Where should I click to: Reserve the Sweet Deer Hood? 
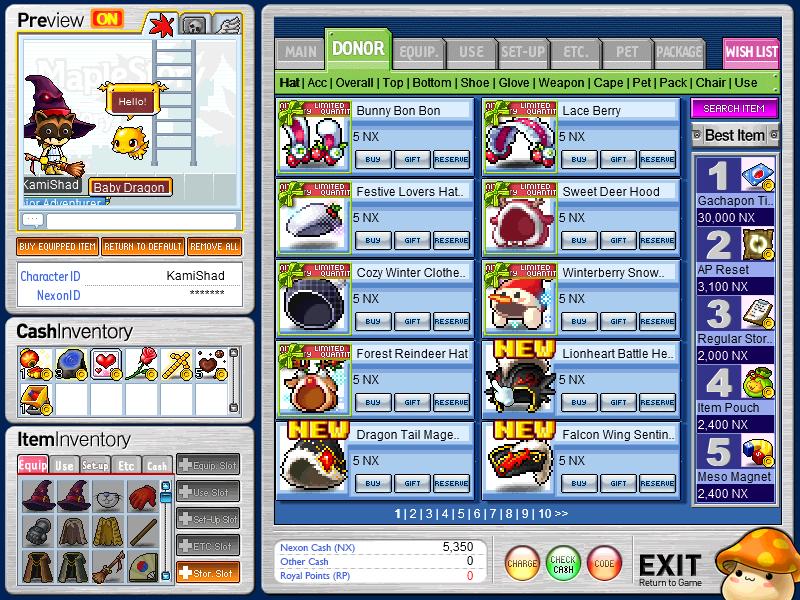click(x=657, y=240)
